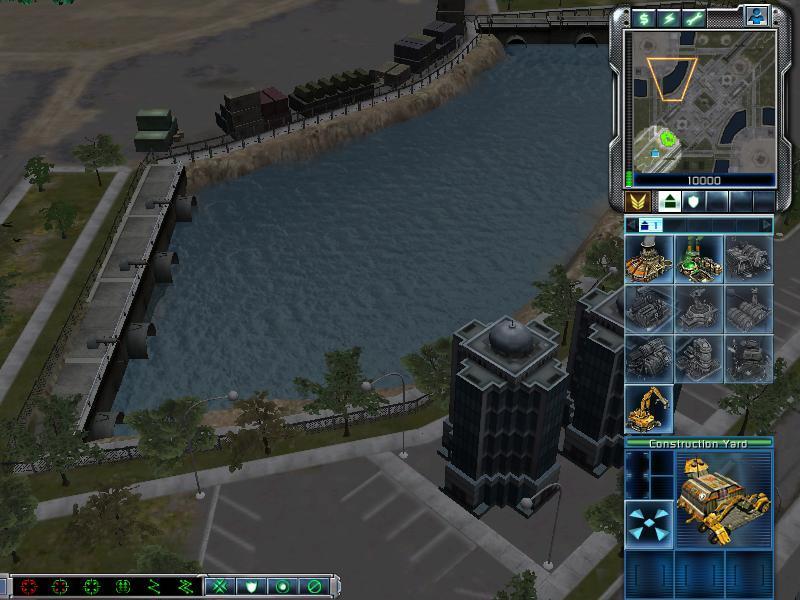Select the slashed-circle hold fire stance
The image size is (800, 600).
point(314,586)
